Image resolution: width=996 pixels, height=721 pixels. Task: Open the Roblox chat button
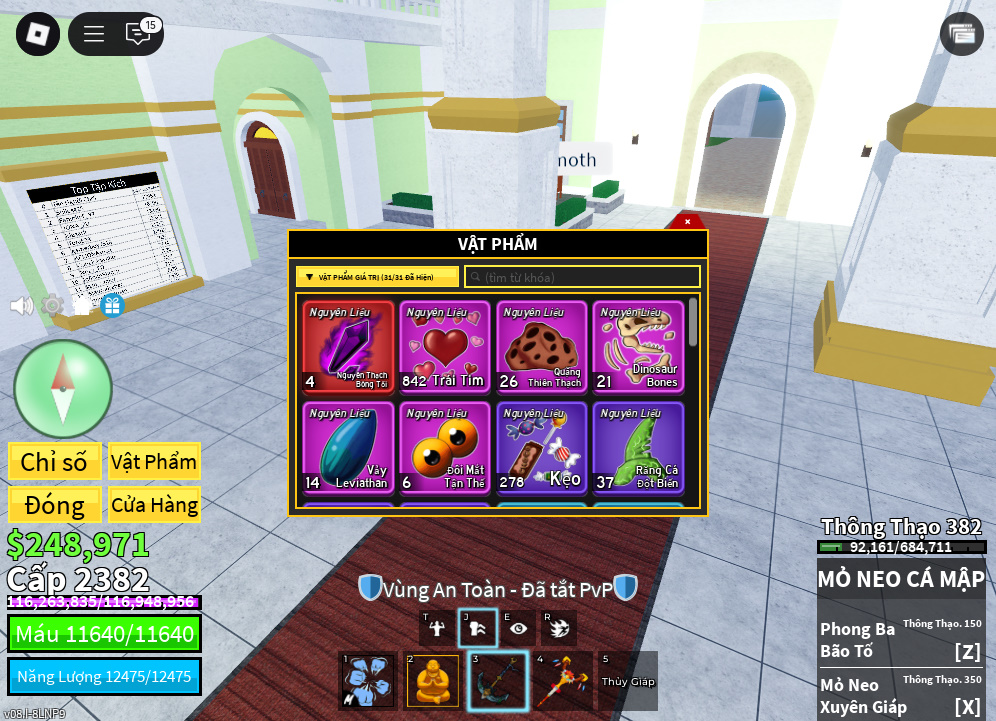(138, 34)
